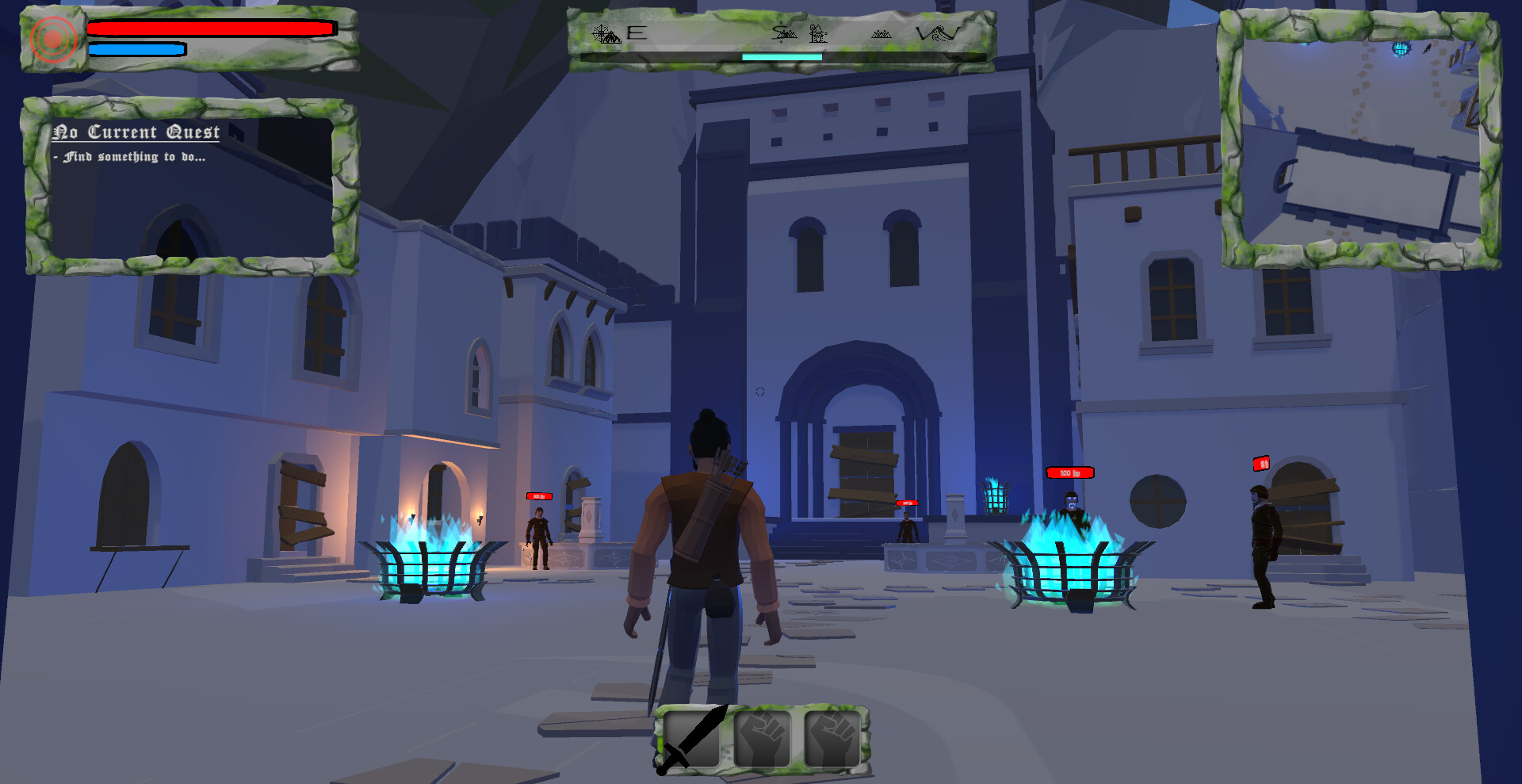1522x784 pixels.
Task: Click the cyan progress bar below the compass
Action: coord(781,58)
